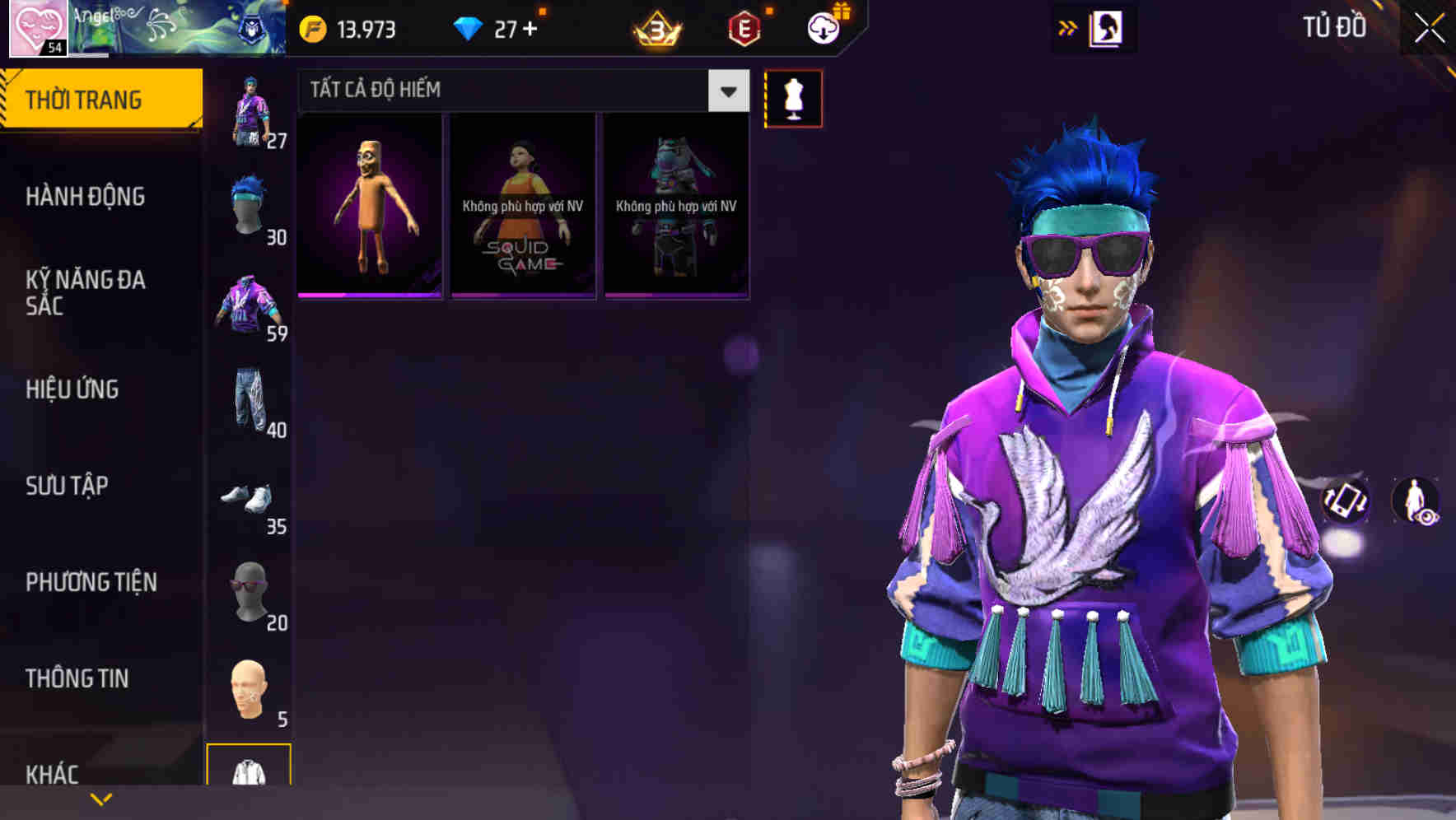Screen dimensions: 1456x820
Task: Expand the sidebar with the bottom chevron
Action: 101,799
